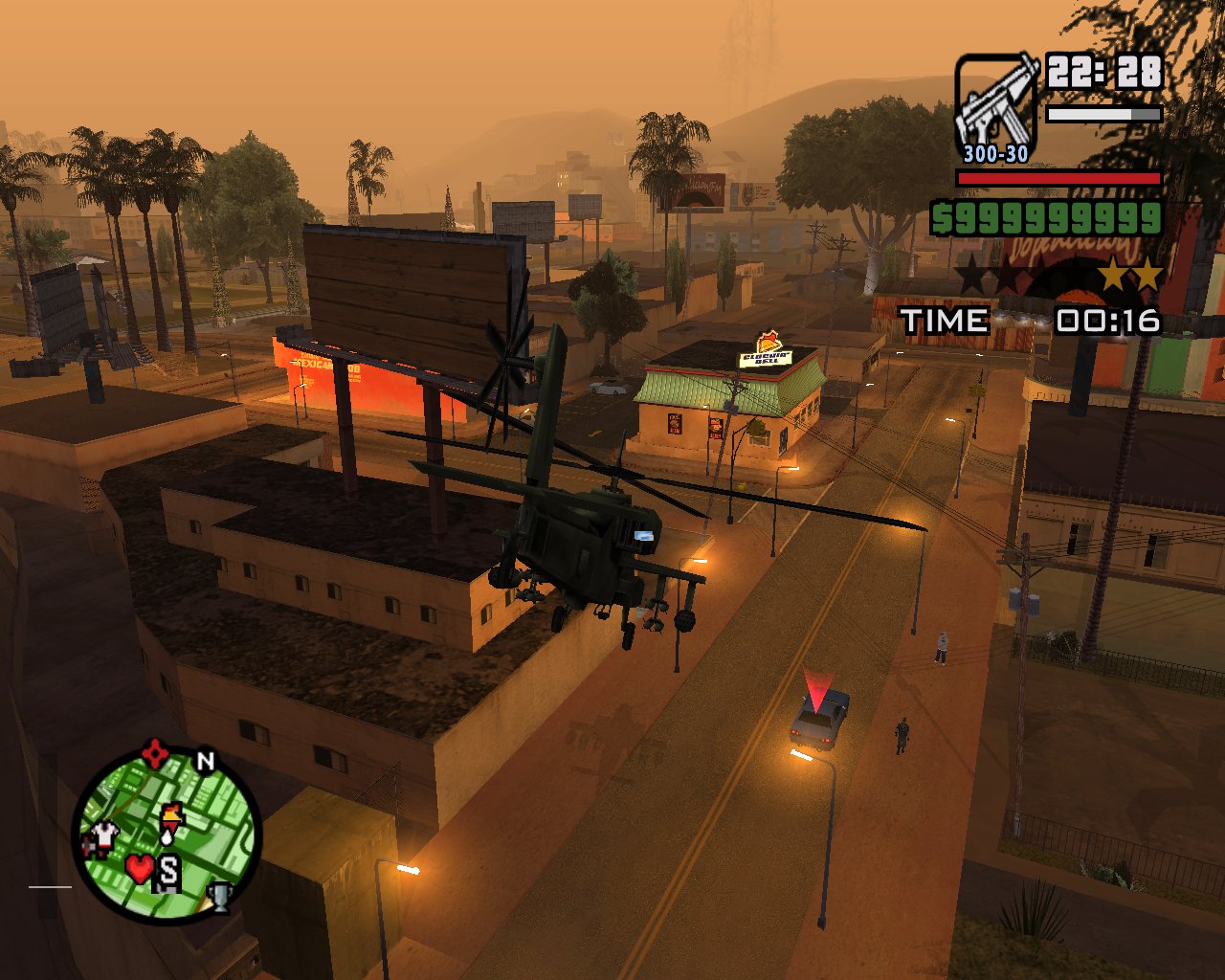Open the circular green radar minimap

click(168, 835)
